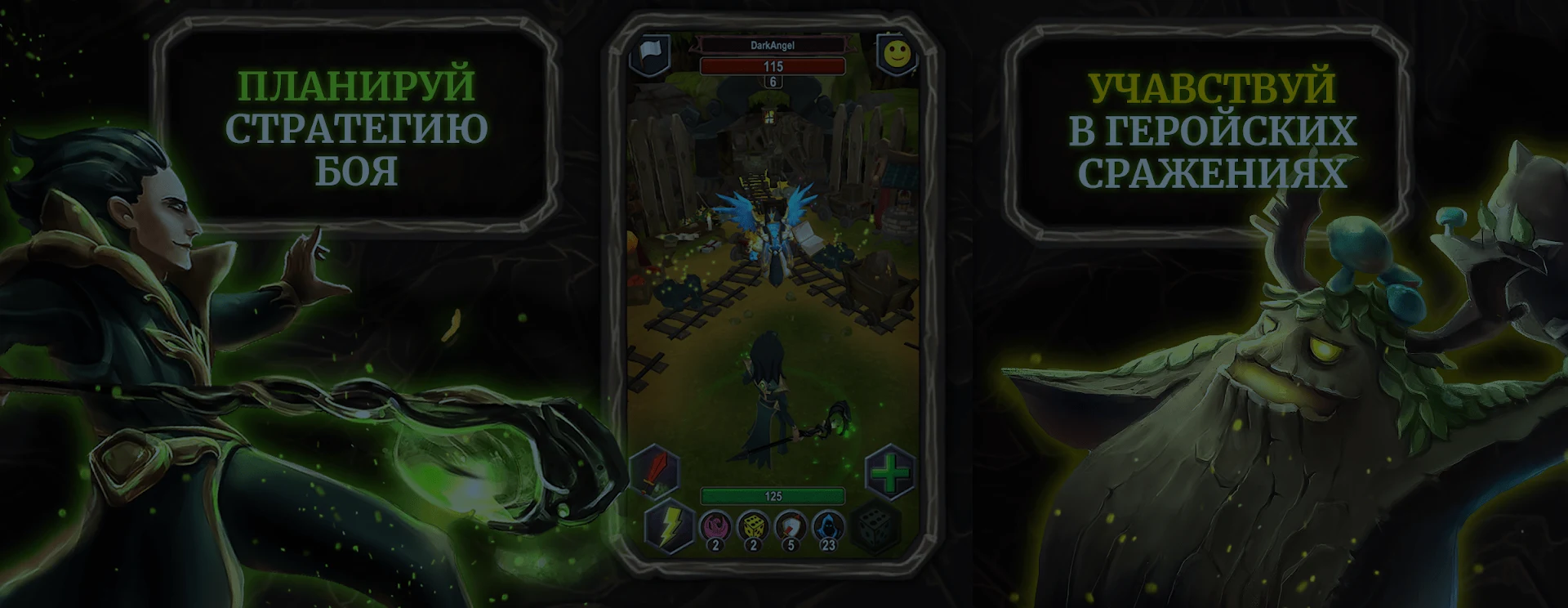Tap the white flag surrender button
This screenshot has width=1568, height=608.
pyautogui.click(x=650, y=54)
